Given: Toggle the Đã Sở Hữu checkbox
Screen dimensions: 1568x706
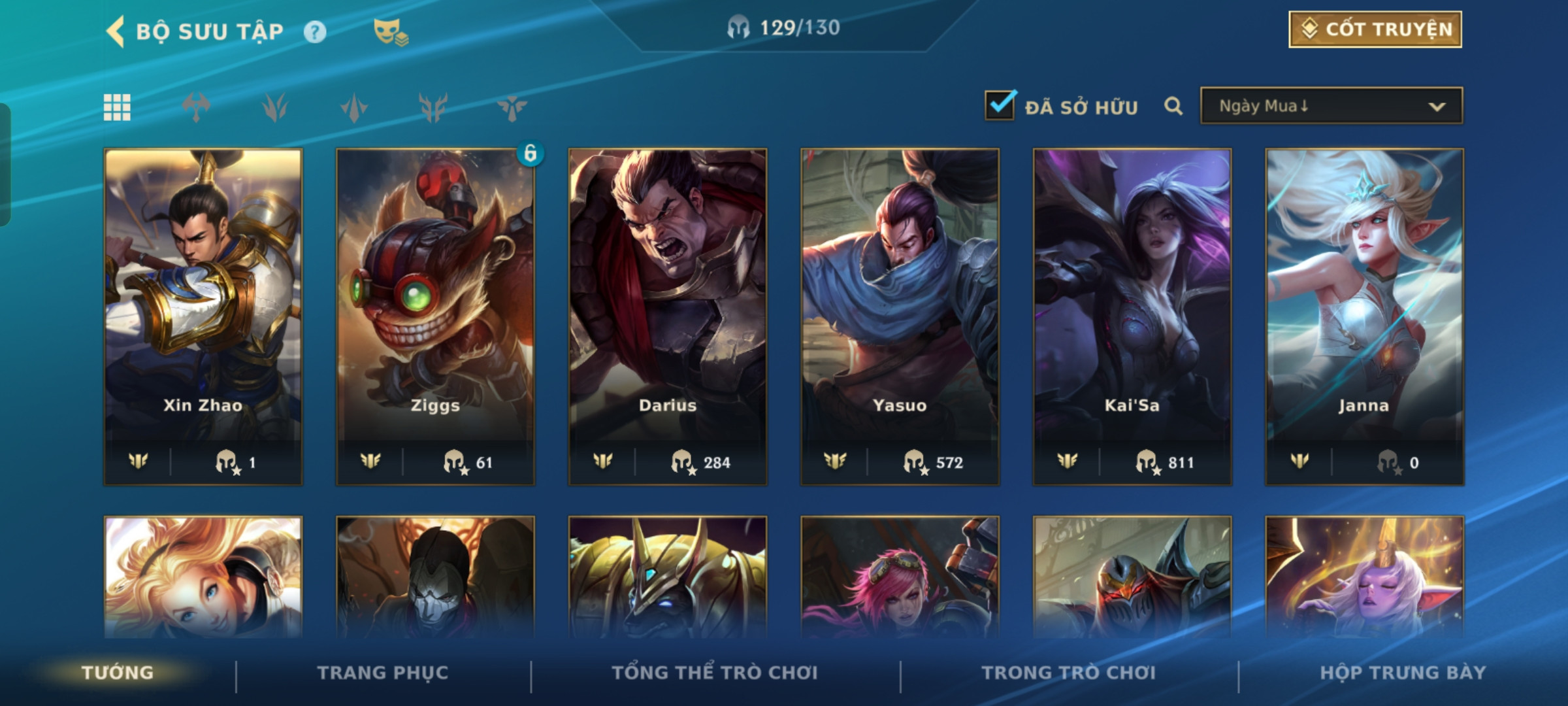Looking at the screenshot, I should 1000,106.
